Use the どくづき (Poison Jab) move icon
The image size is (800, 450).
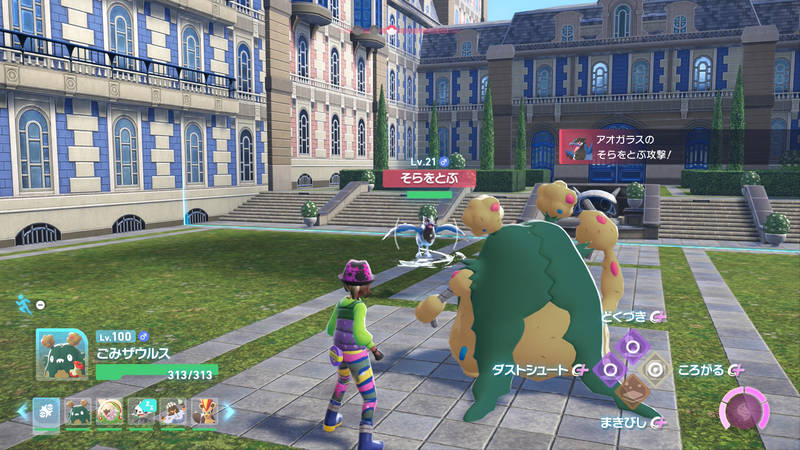(x=632, y=346)
